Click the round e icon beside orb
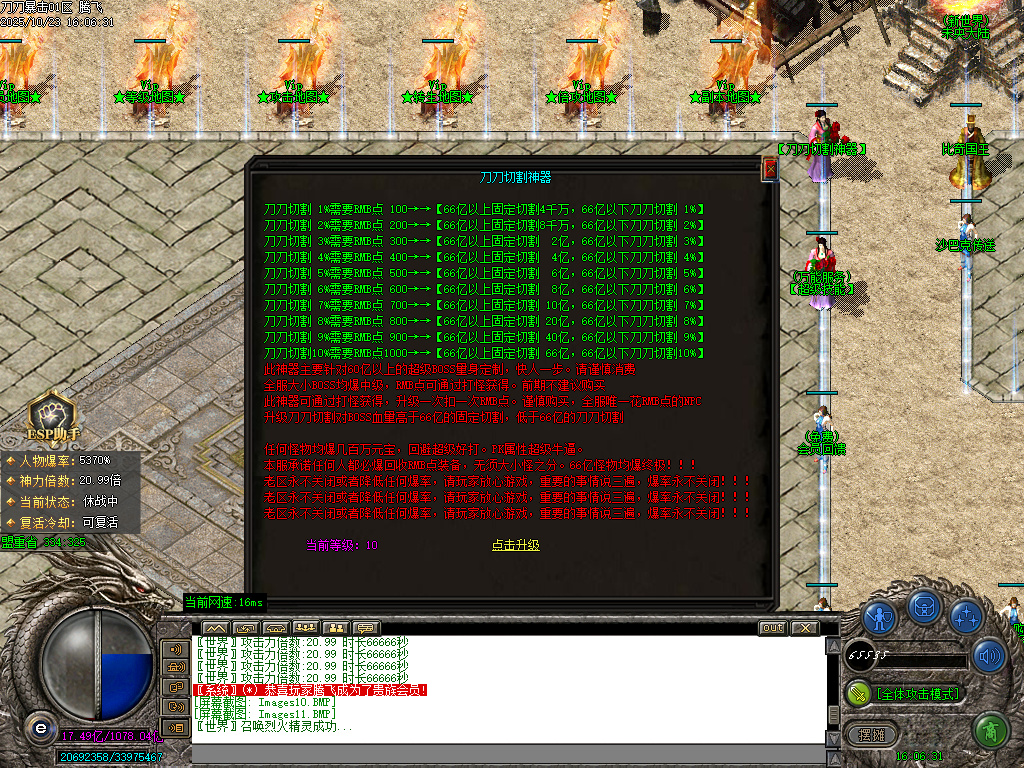 point(39,727)
